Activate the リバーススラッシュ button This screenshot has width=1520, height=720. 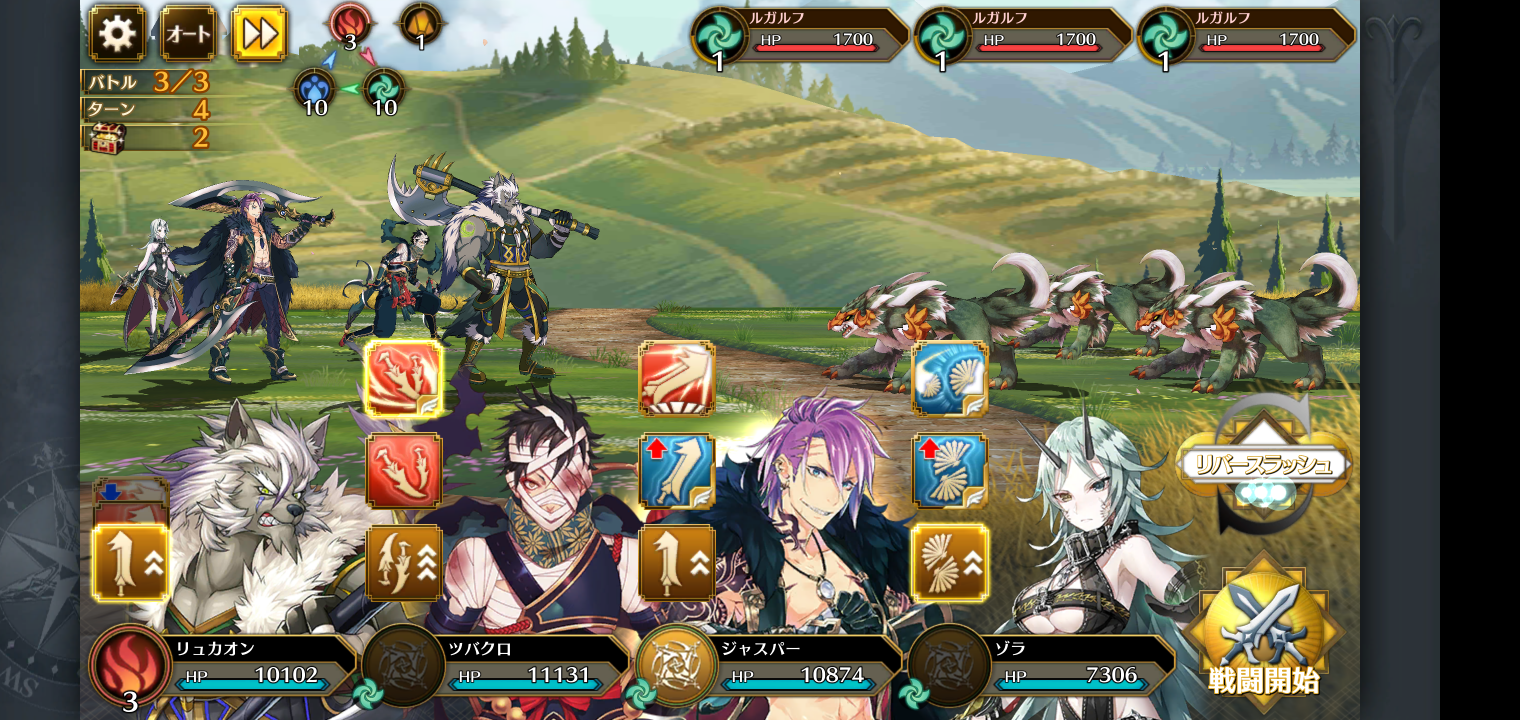pos(1264,464)
